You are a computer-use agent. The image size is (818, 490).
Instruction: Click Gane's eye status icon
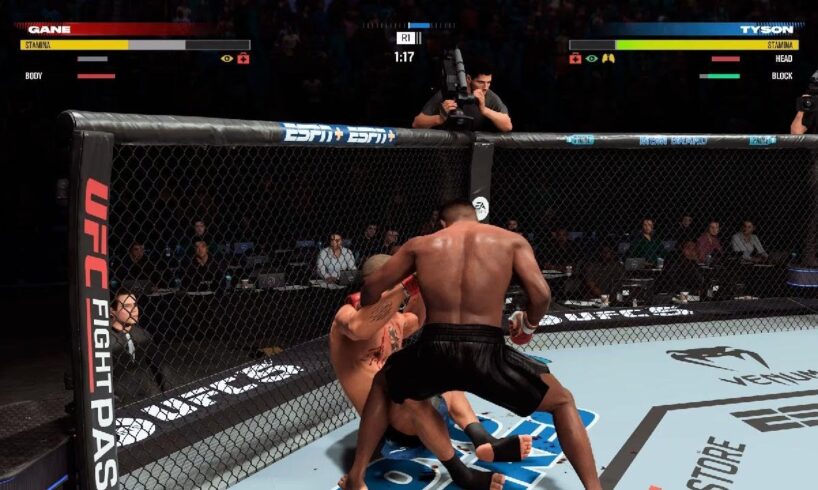[x=228, y=59]
